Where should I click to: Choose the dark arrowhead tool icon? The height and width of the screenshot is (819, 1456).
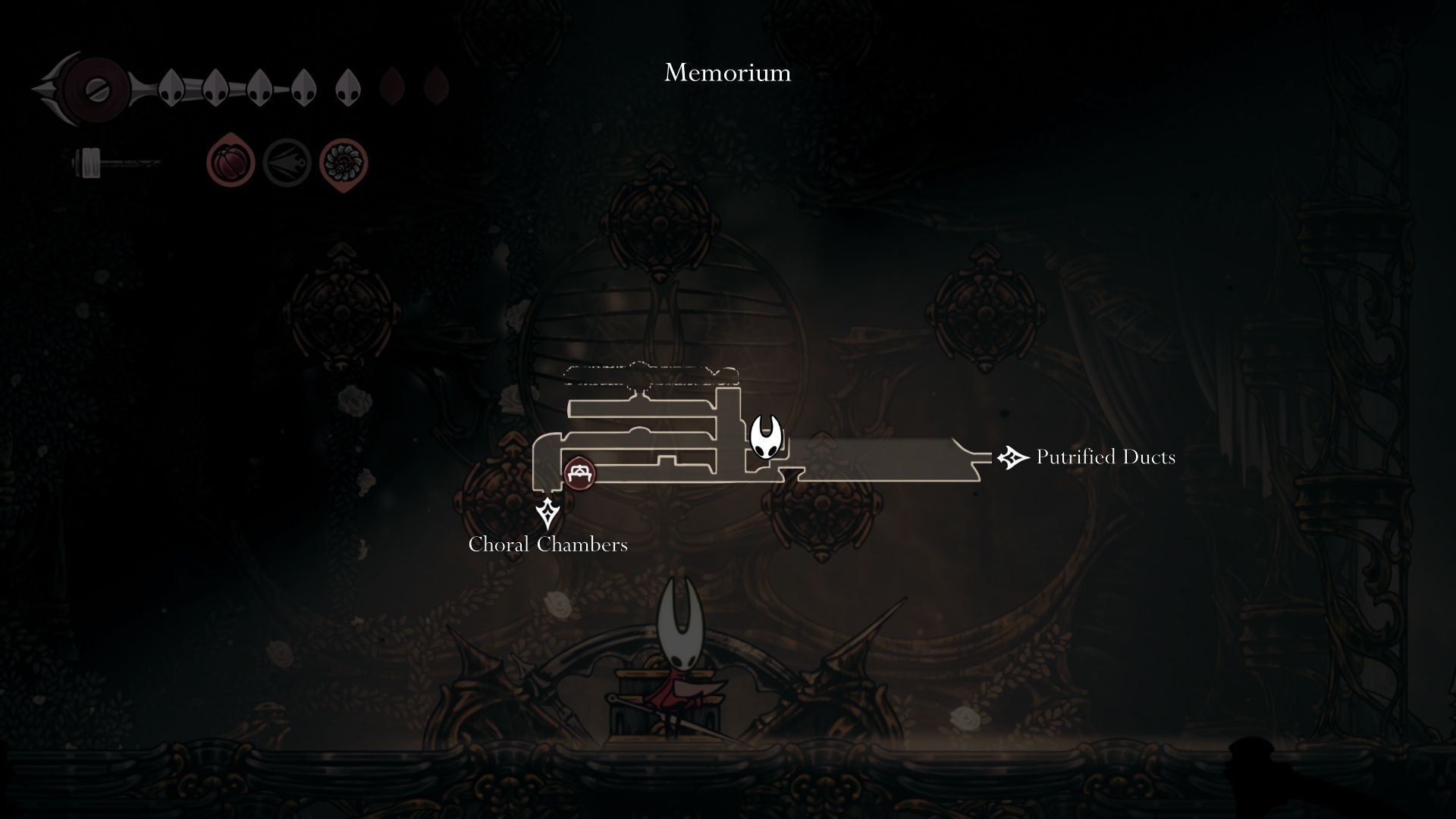coord(287,162)
